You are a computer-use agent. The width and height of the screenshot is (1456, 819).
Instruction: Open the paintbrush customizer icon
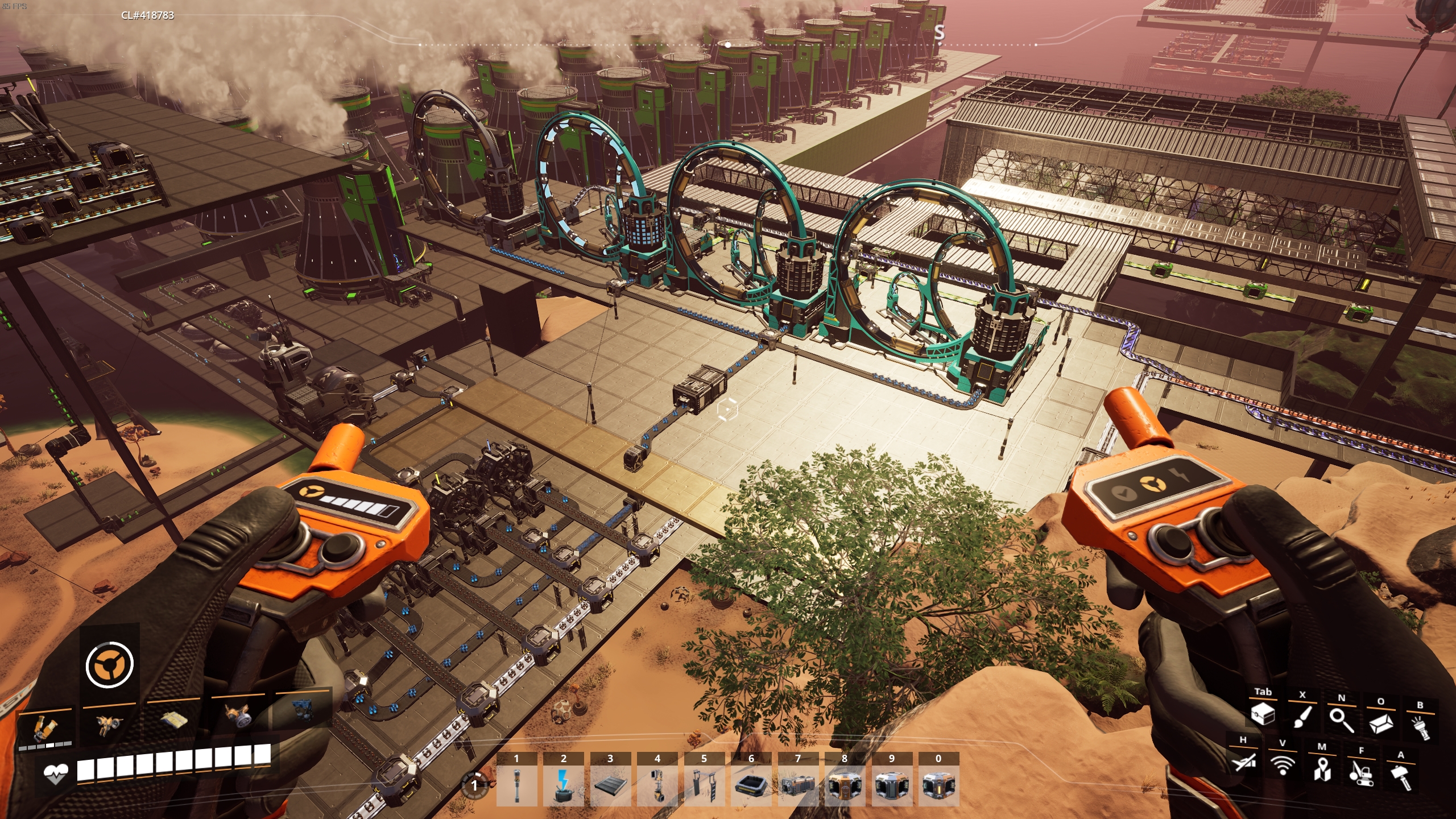[x=1302, y=717]
